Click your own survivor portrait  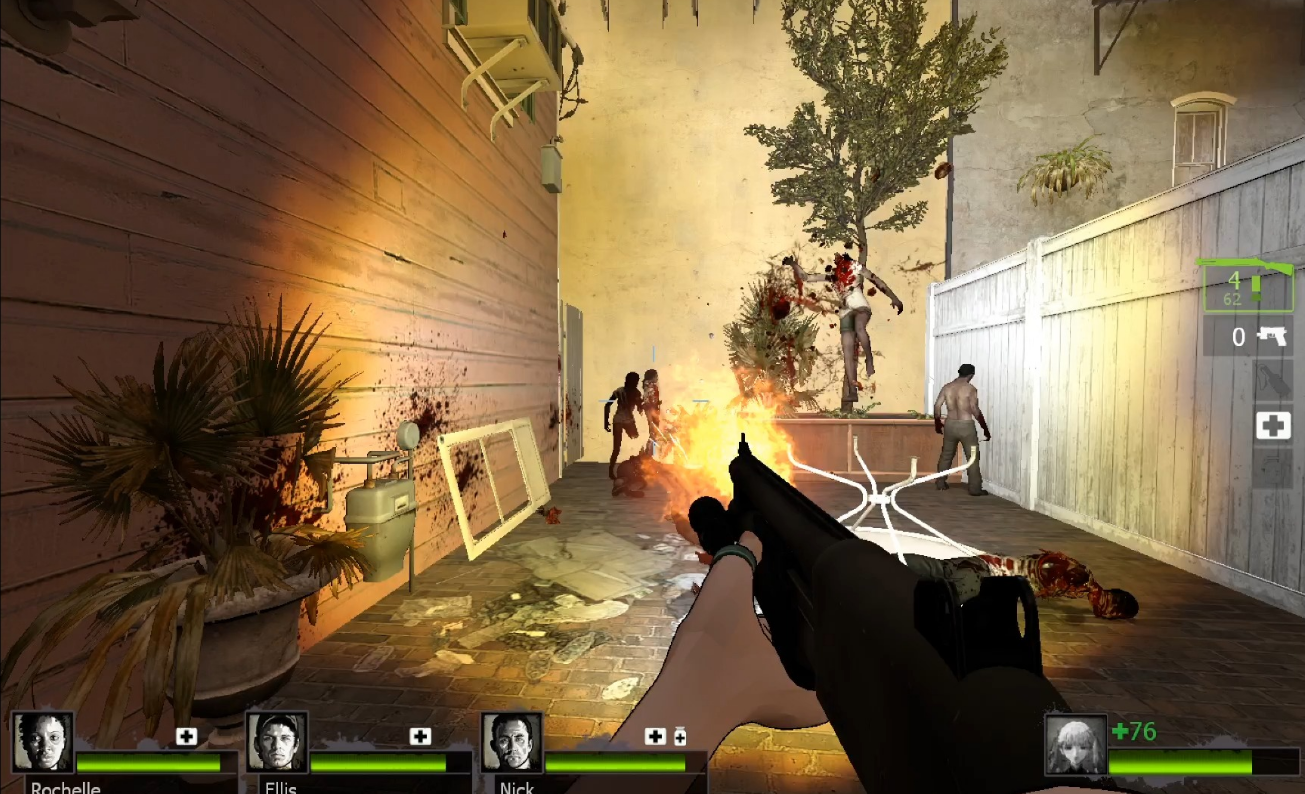click(1076, 745)
